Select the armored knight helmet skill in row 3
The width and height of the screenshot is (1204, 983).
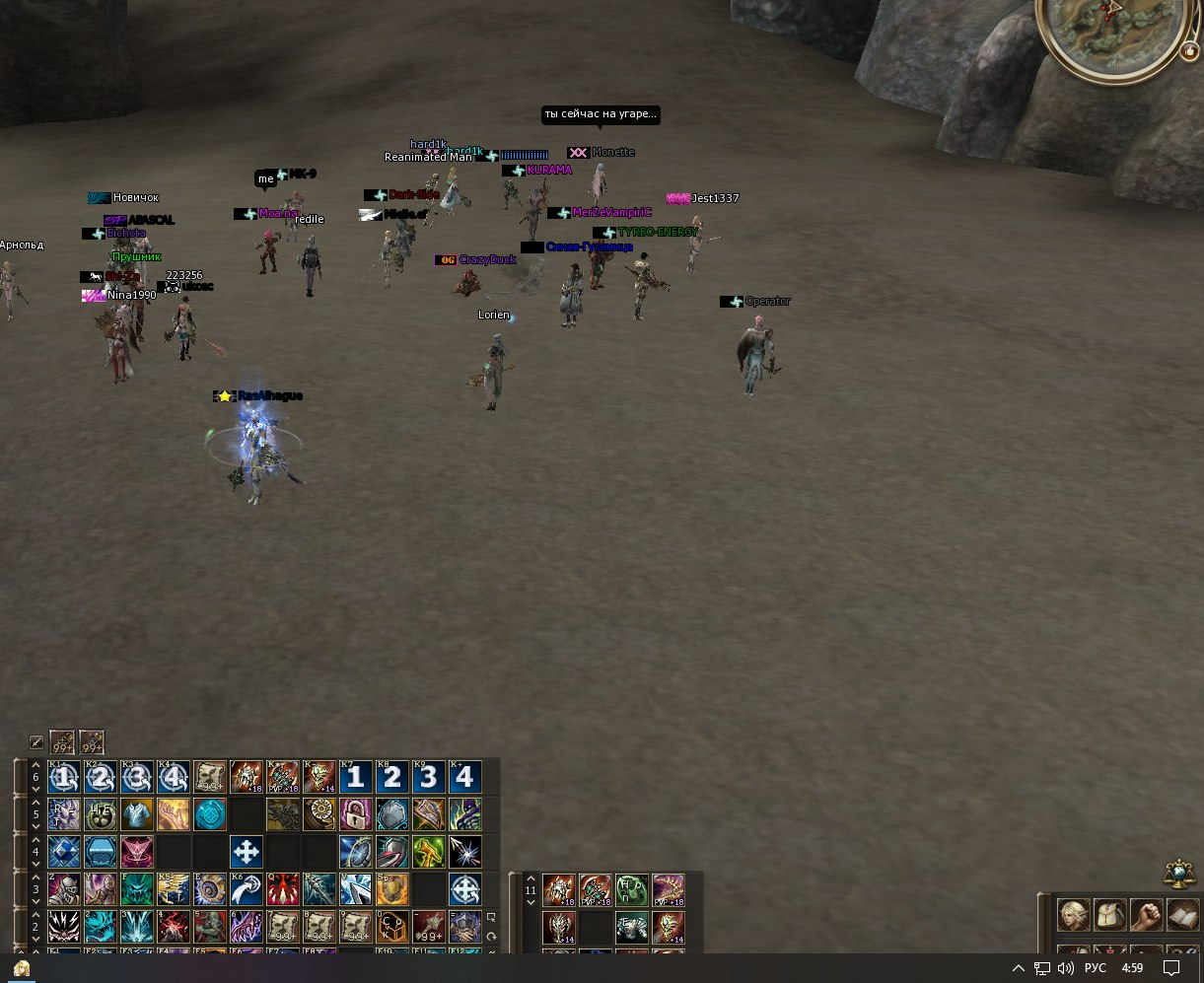(63, 889)
